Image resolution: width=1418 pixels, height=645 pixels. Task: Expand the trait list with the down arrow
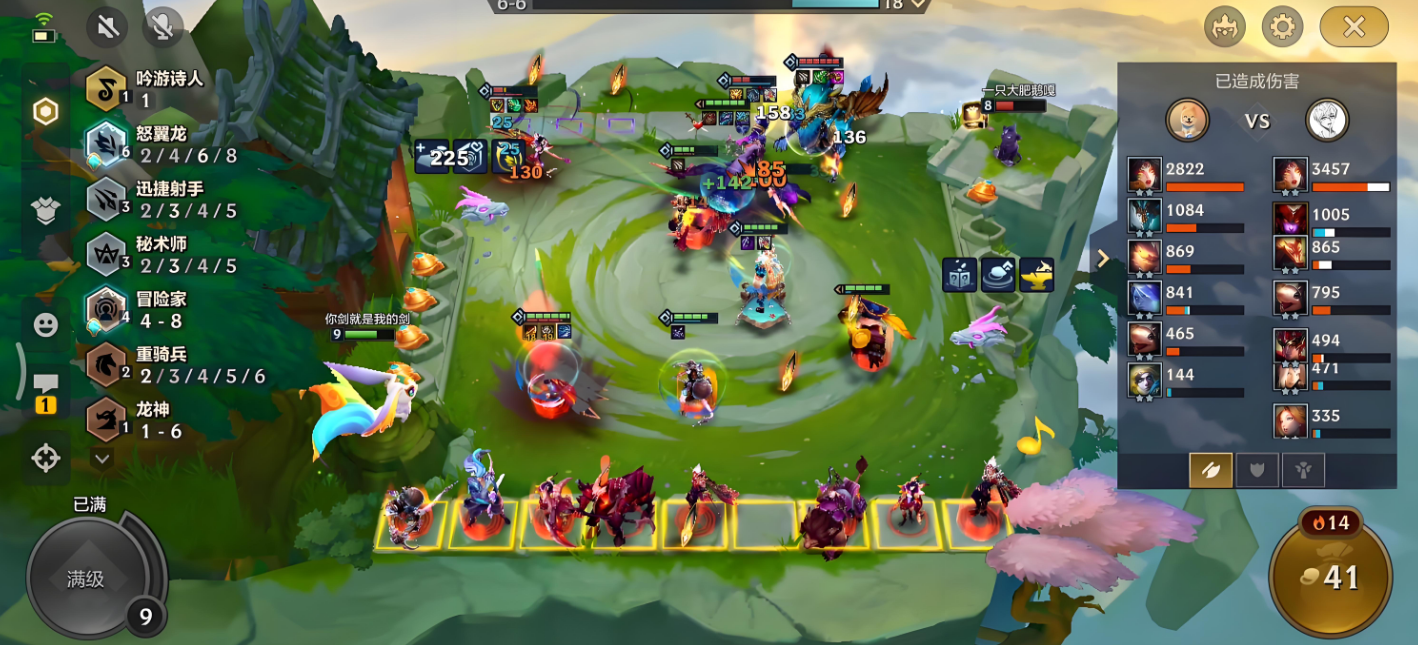click(102, 459)
